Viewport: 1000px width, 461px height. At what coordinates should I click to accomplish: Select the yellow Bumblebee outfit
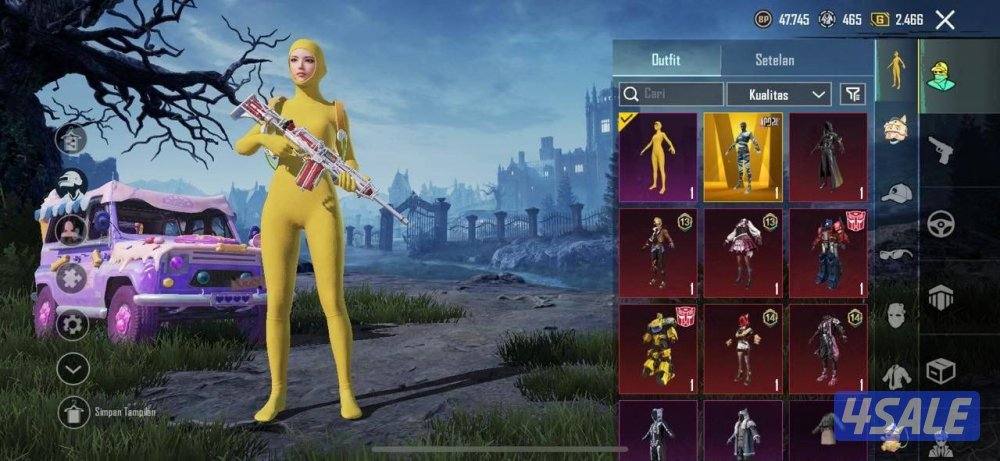(x=658, y=347)
